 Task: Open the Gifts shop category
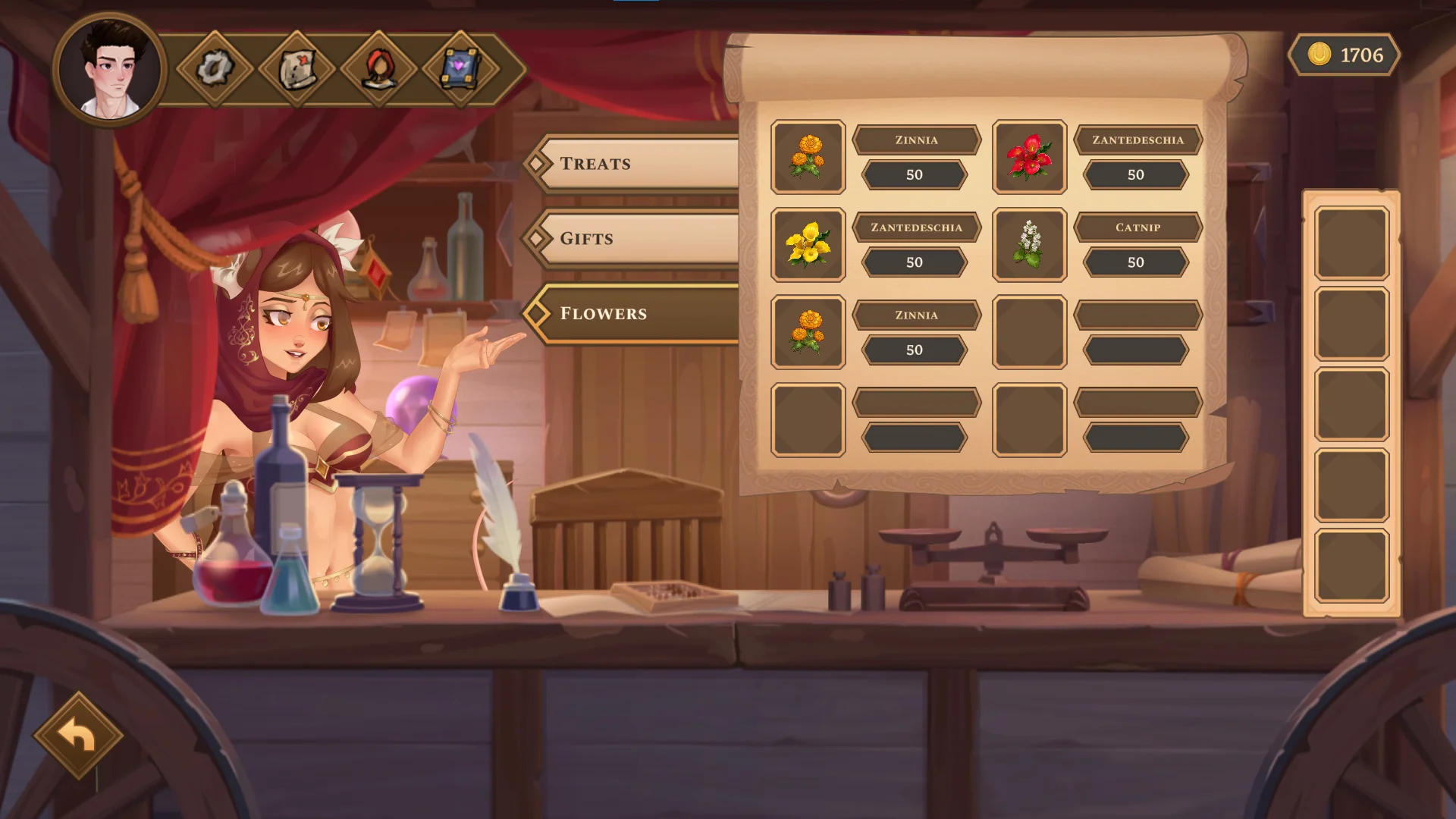tap(637, 238)
